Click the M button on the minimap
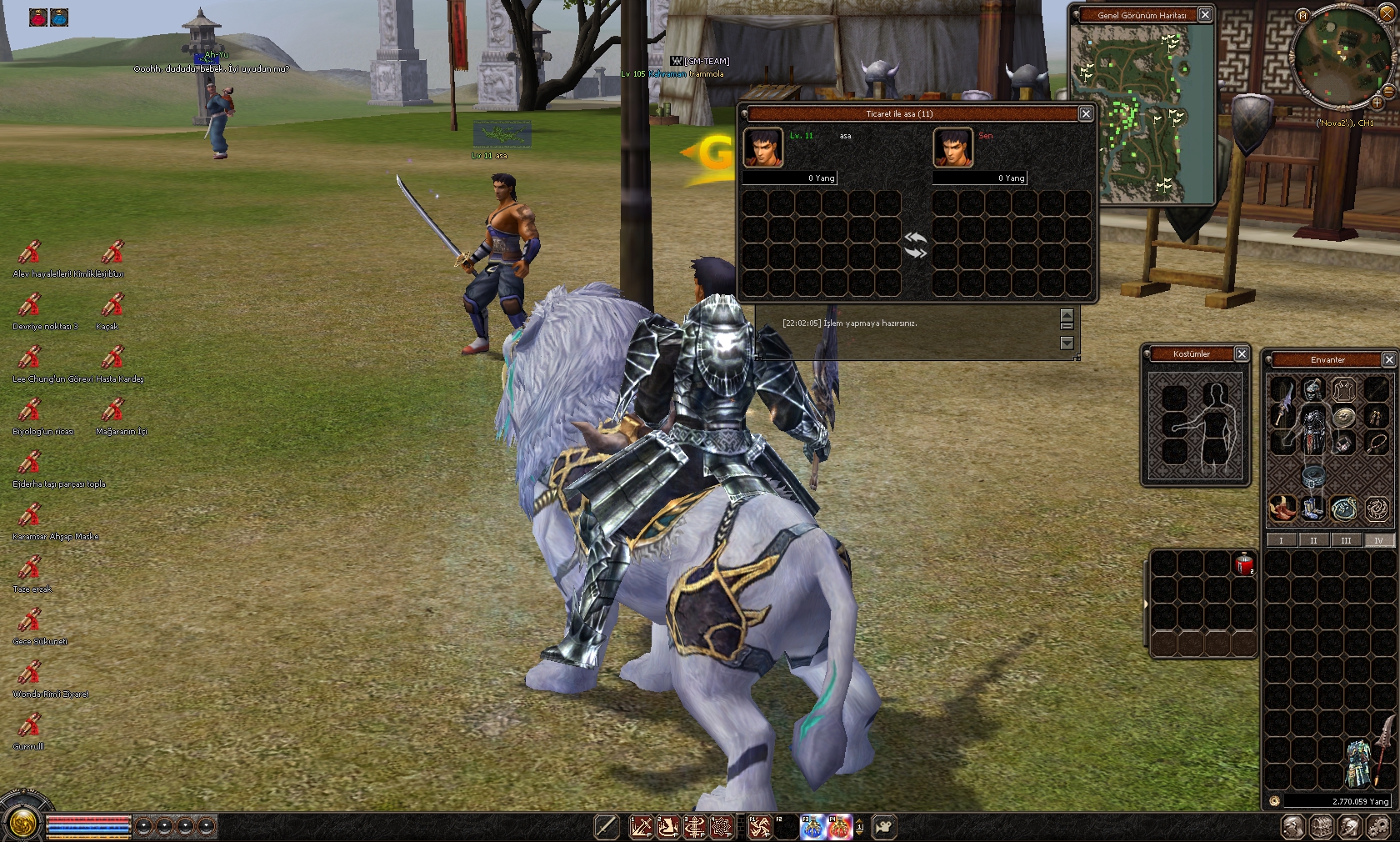 click(x=1302, y=16)
